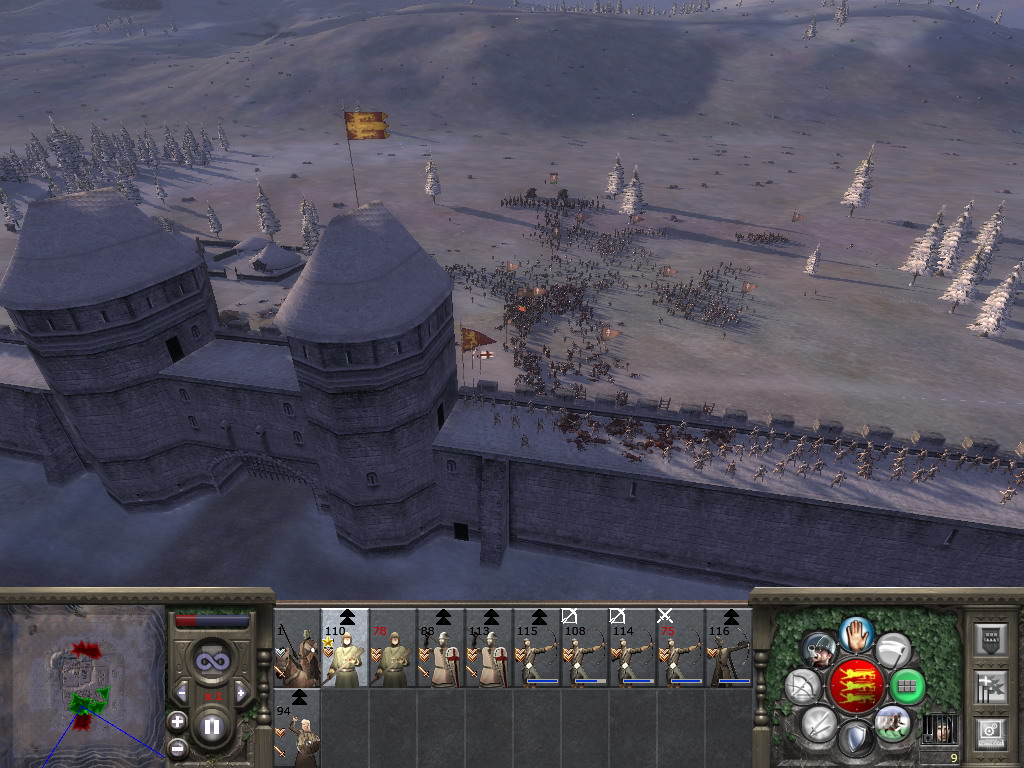The height and width of the screenshot is (768, 1024).
Task: Select the general's cavalry unit card
Action: 297,648
